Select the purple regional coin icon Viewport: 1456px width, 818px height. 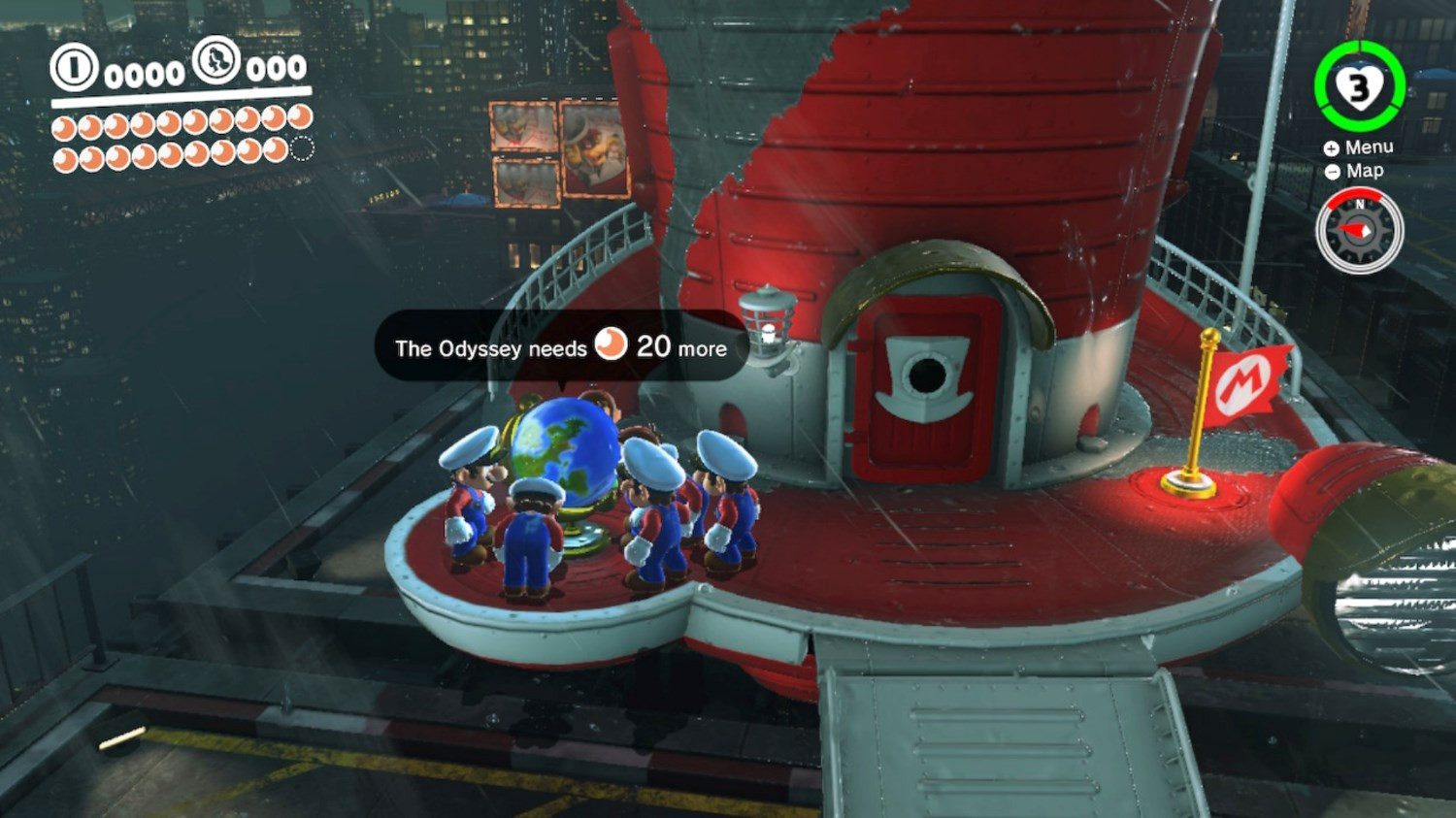[x=217, y=61]
